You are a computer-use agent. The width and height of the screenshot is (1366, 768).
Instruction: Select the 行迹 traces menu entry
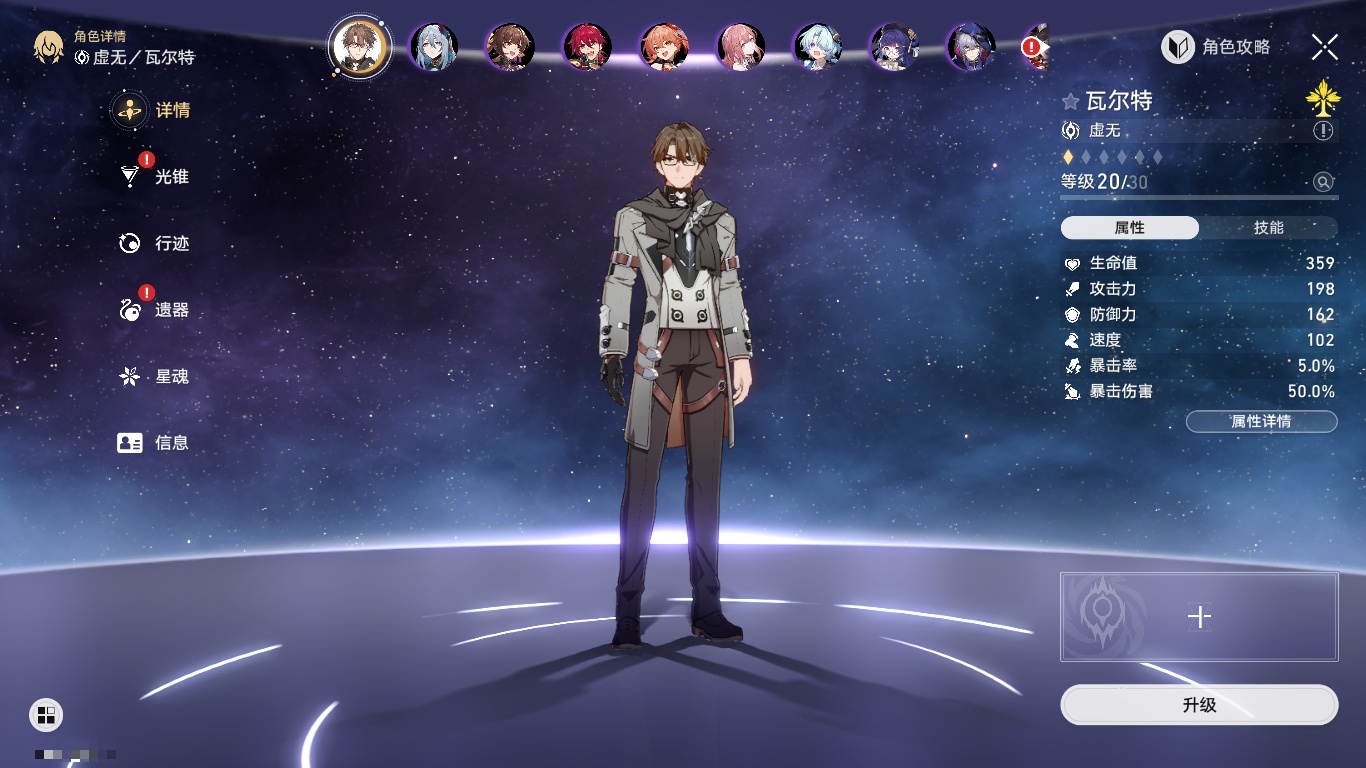[154, 243]
